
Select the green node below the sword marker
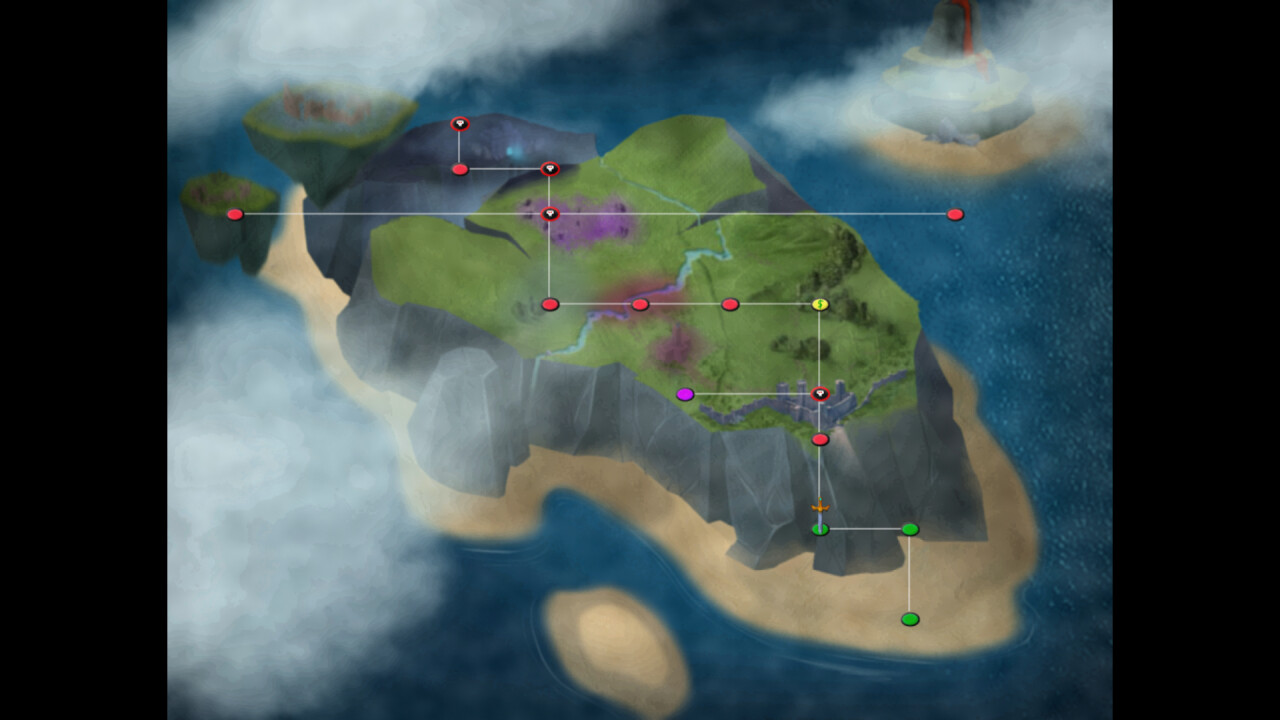819,527
